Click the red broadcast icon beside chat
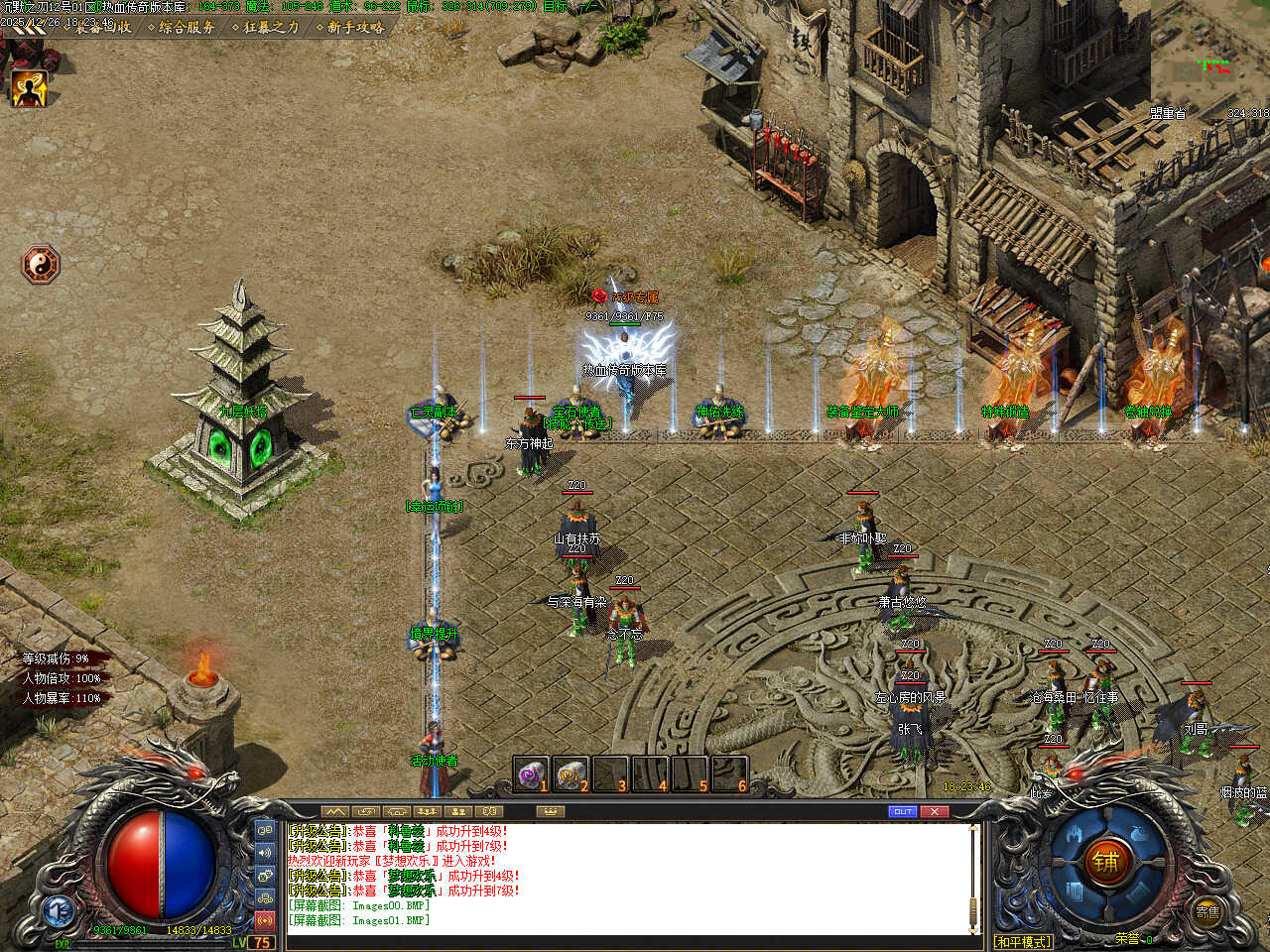This screenshot has height=952, width=1270. click(x=265, y=921)
